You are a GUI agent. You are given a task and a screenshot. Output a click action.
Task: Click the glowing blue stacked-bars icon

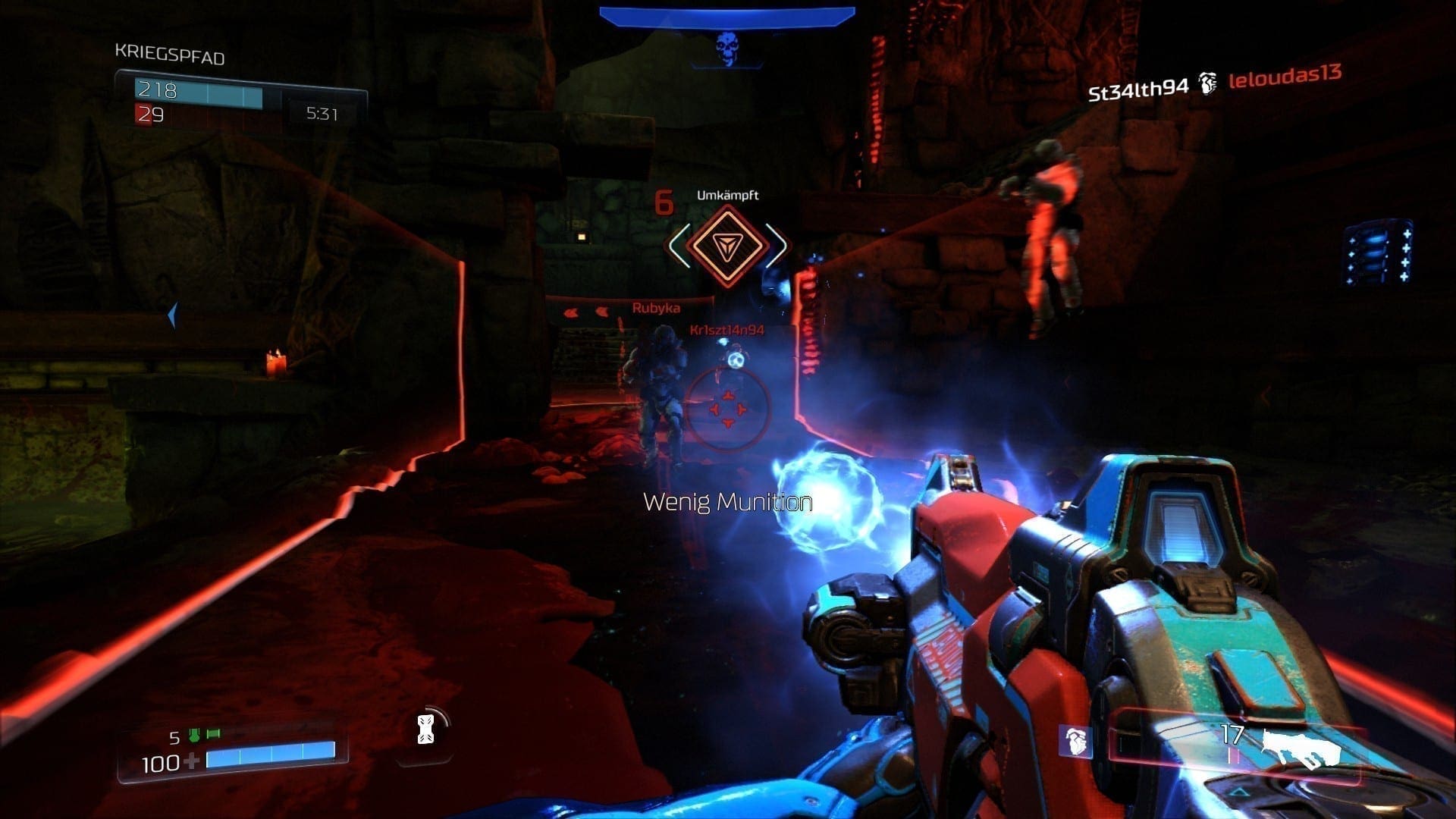(x=1380, y=253)
